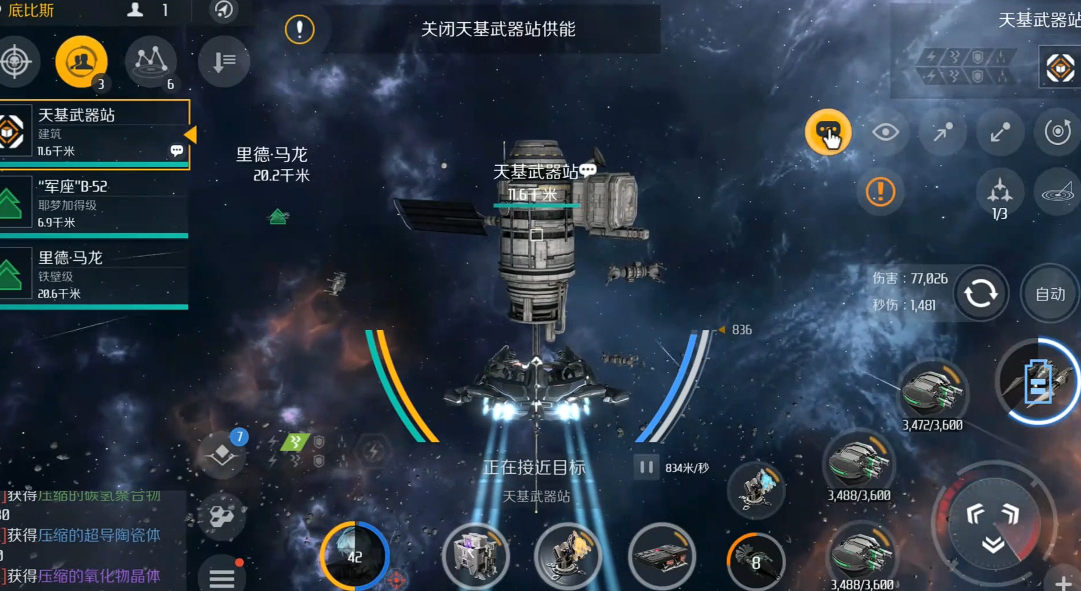
Task: Click the circular arrows reload button
Action: [x=981, y=293]
